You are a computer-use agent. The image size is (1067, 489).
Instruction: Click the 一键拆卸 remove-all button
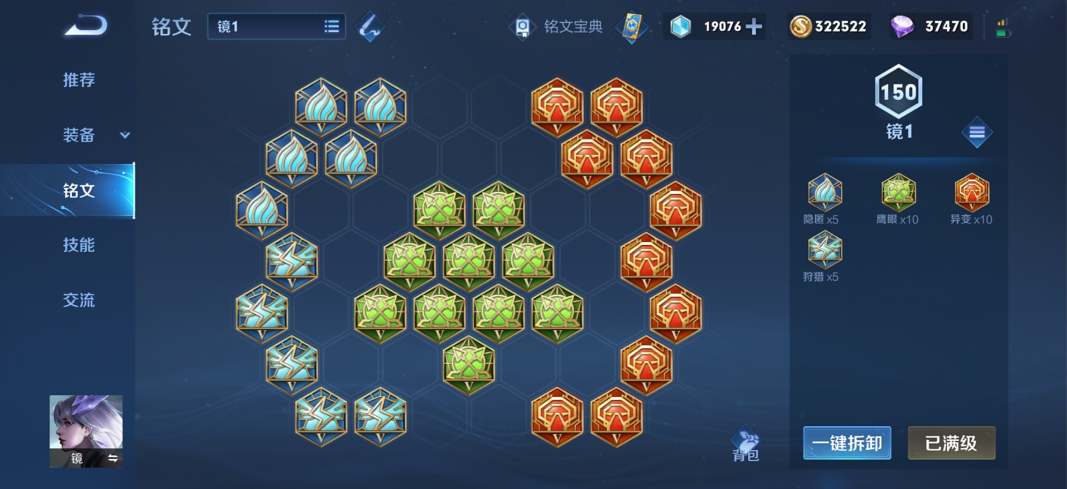pyautogui.click(x=847, y=443)
